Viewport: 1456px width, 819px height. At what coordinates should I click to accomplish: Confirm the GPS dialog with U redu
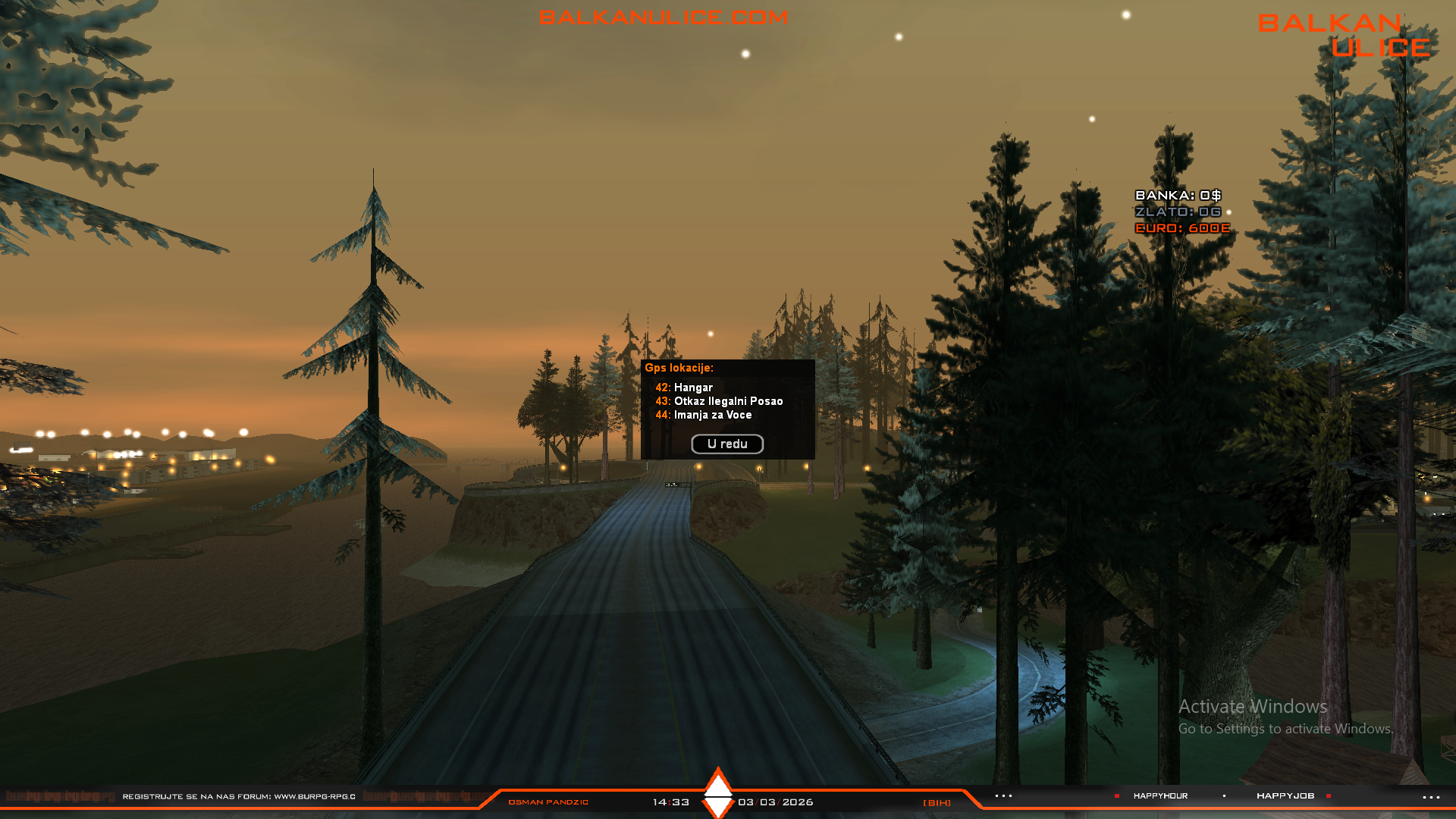[x=726, y=444]
